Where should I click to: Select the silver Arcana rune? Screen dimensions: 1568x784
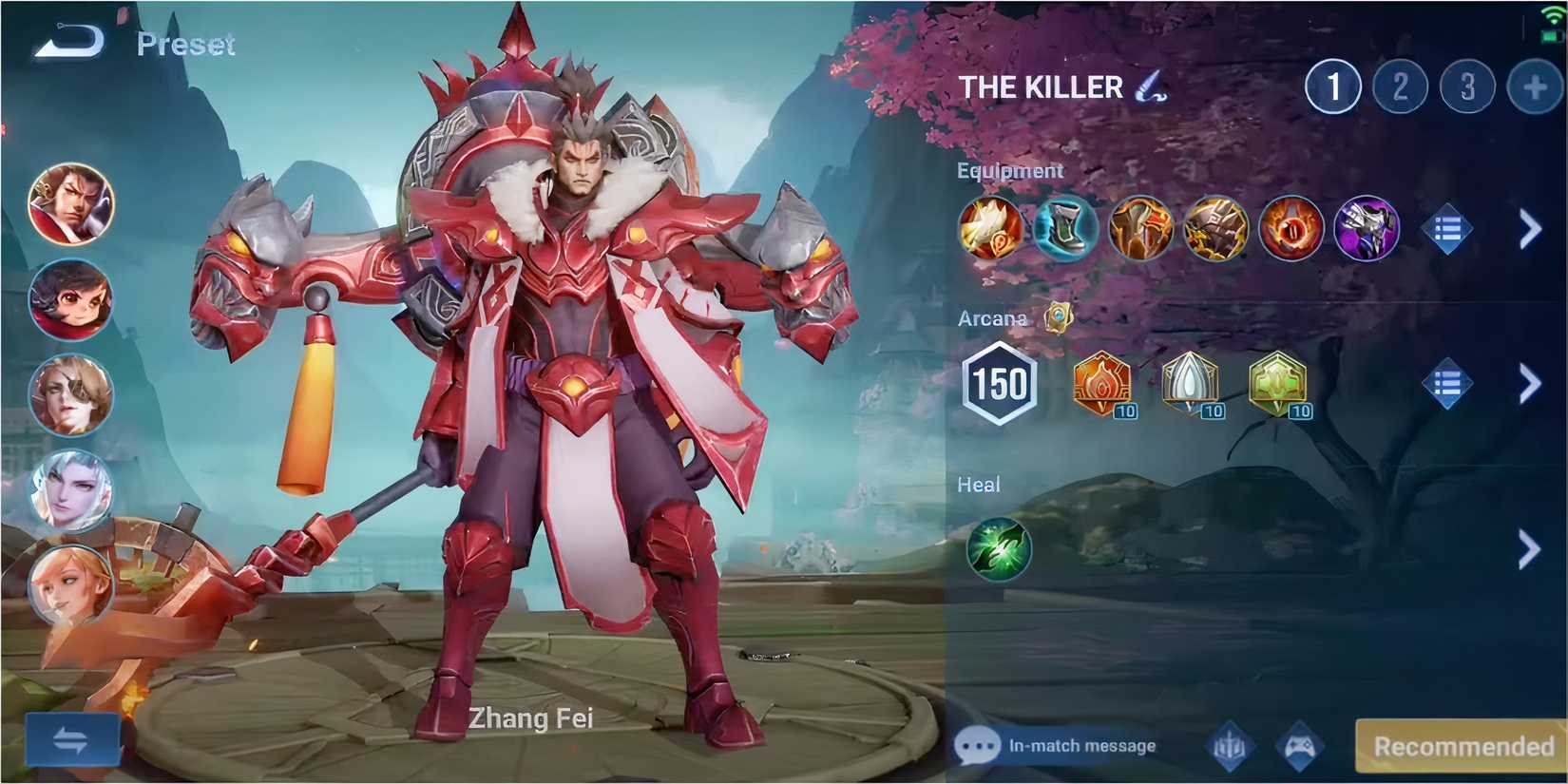coord(1189,383)
